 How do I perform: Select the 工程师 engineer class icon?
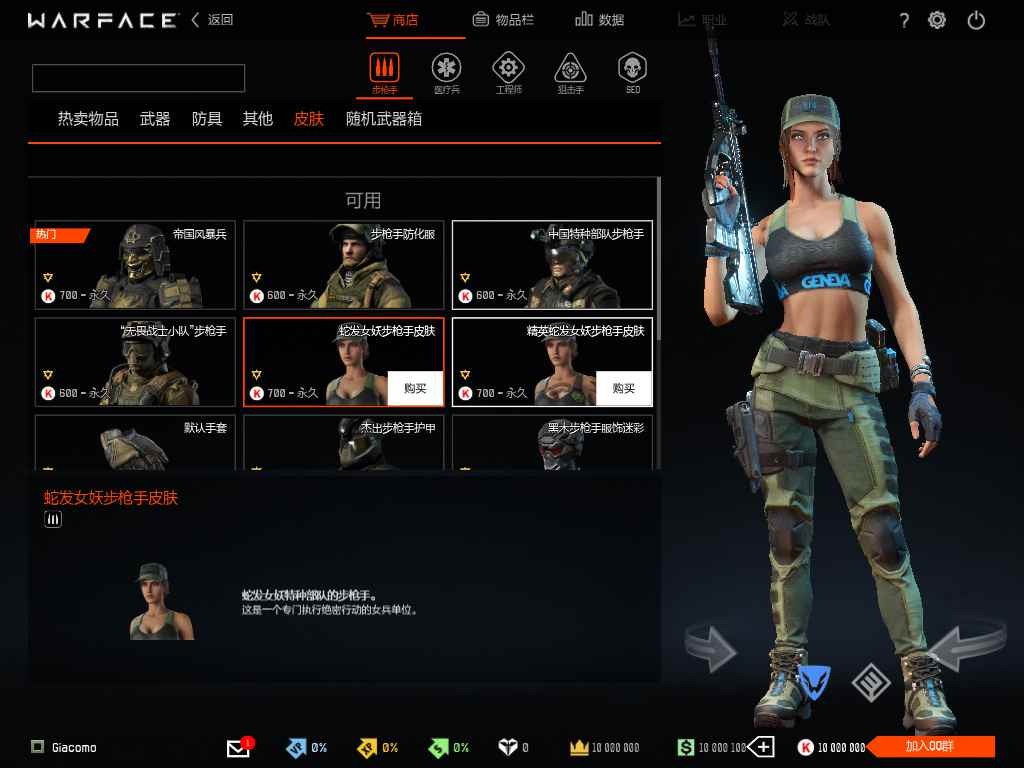[x=508, y=72]
